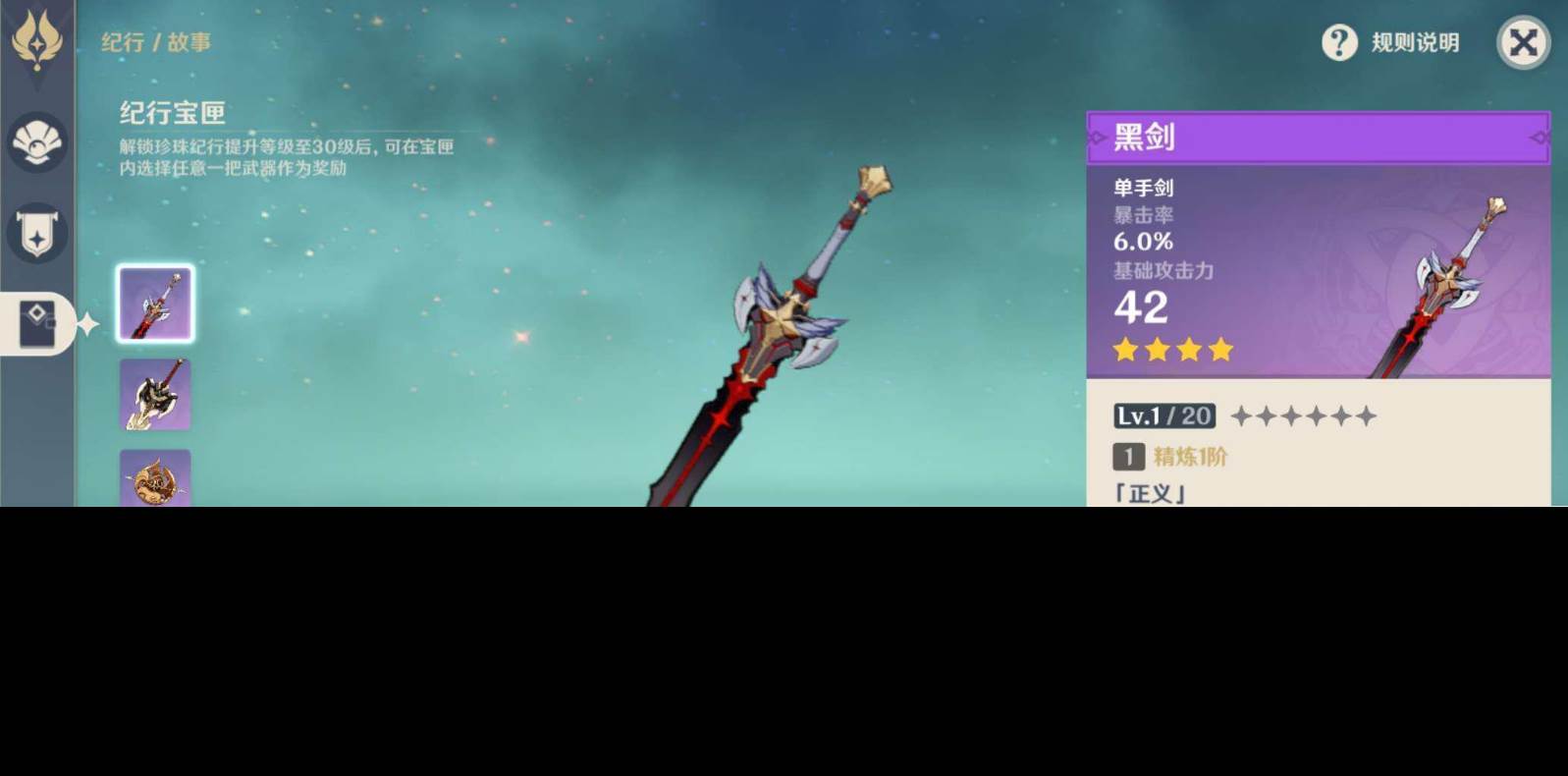Viewport: 1568px width, 776px height.
Task: Choose the claymore weapon thumbnail
Action: pos(155,394)
